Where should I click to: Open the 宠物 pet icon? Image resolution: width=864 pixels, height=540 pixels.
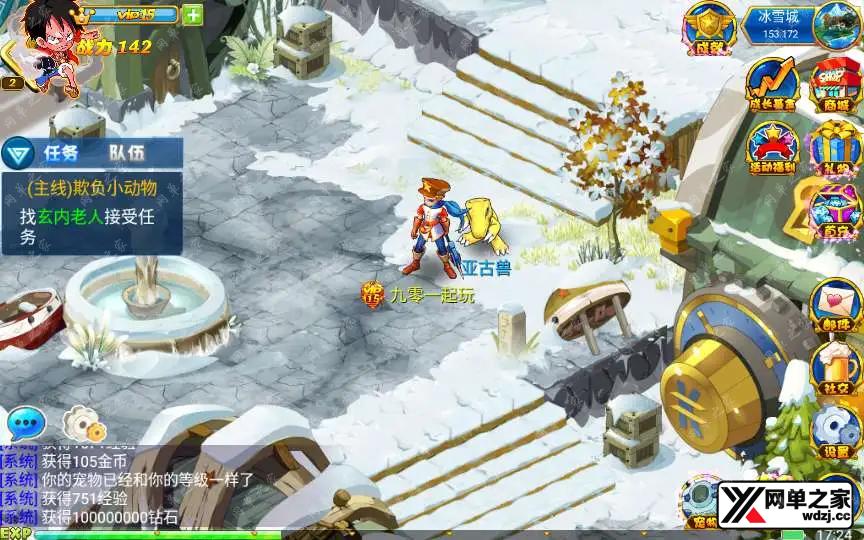click(704, 502)
